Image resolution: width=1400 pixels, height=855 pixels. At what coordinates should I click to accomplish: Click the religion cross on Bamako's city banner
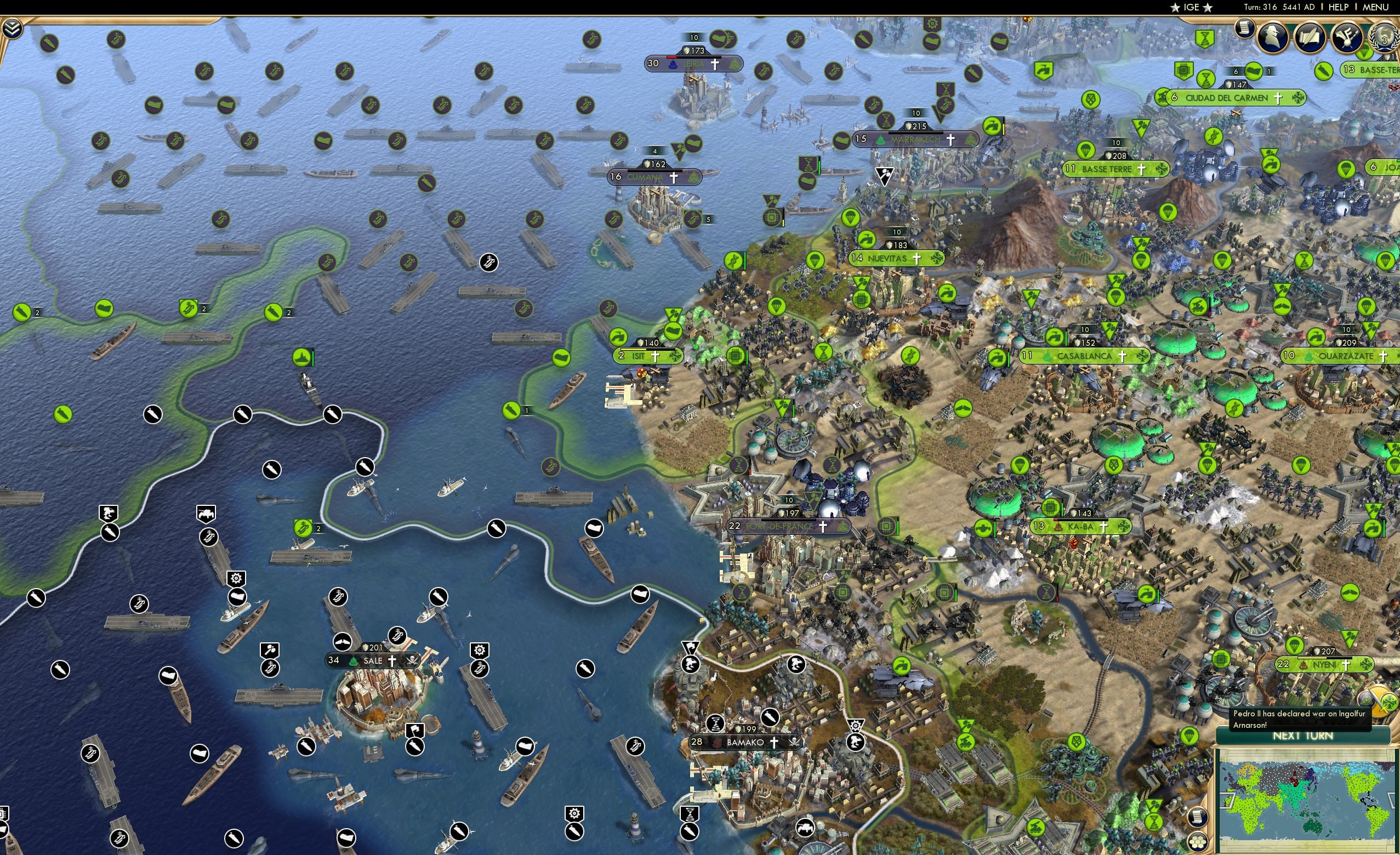(775, 744)
